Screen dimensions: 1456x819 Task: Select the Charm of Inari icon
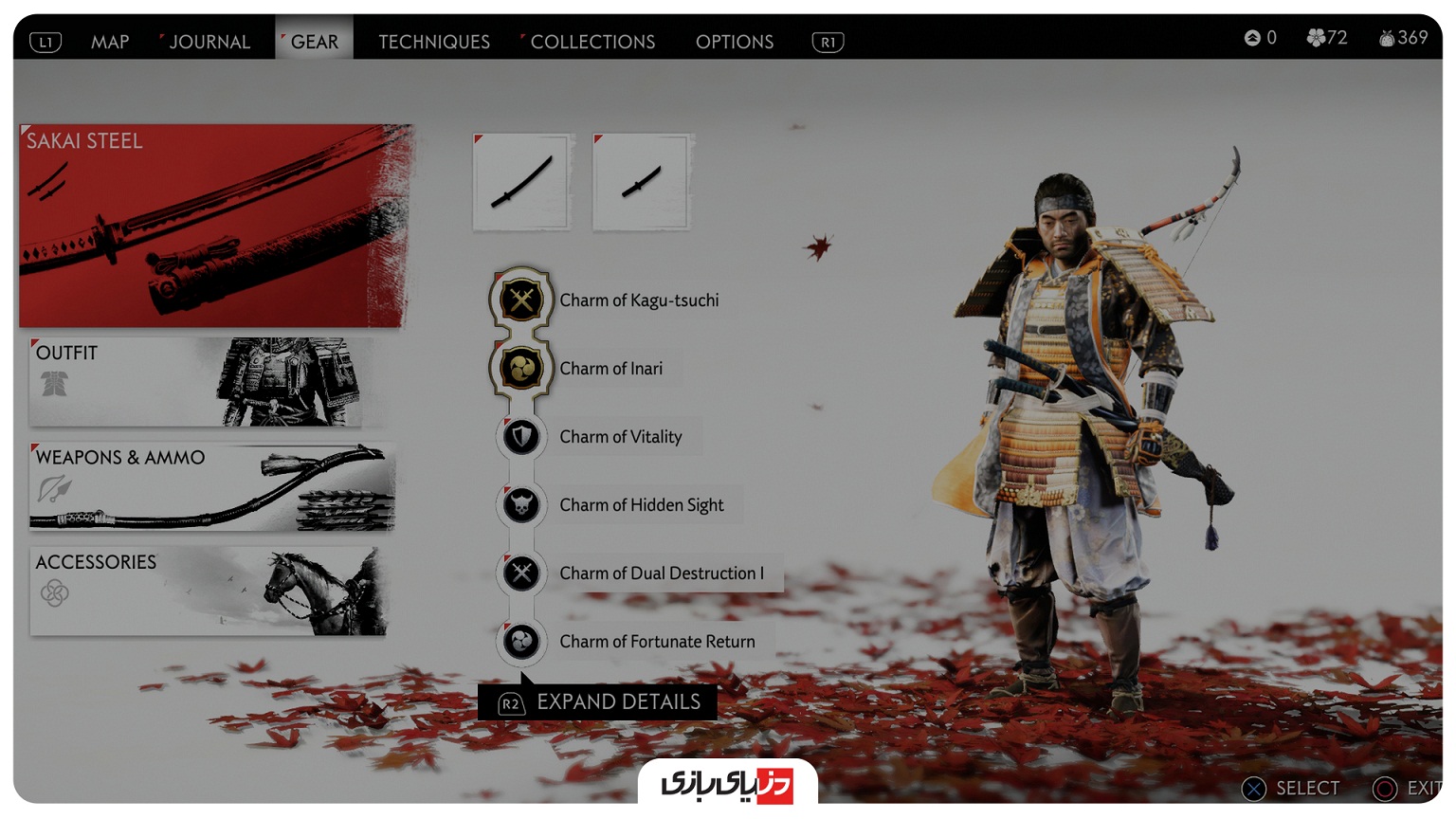click(x=520, y=368)
